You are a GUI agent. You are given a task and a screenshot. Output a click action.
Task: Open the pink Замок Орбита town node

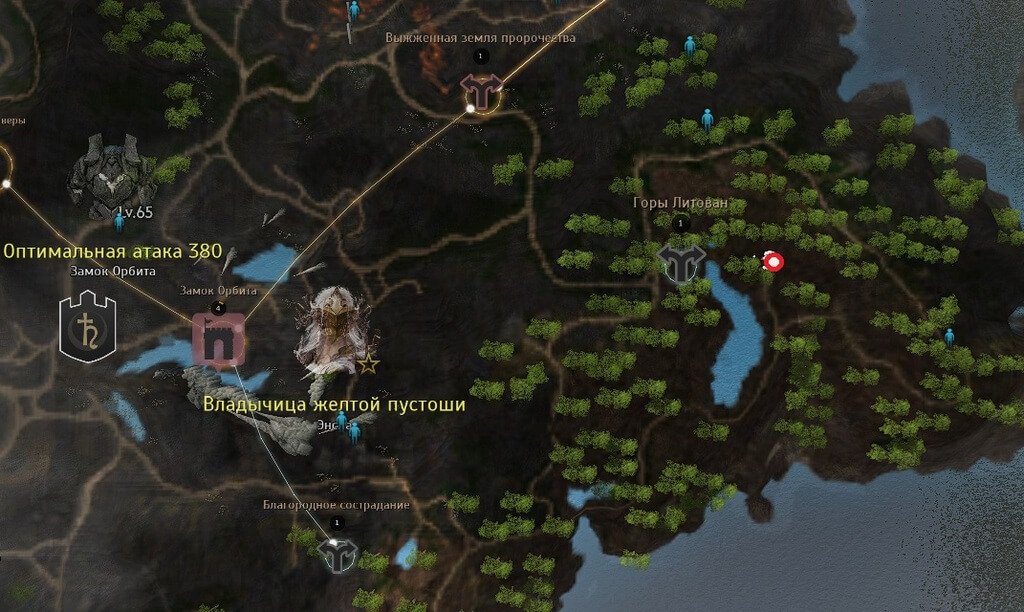[x=218, y=338]
